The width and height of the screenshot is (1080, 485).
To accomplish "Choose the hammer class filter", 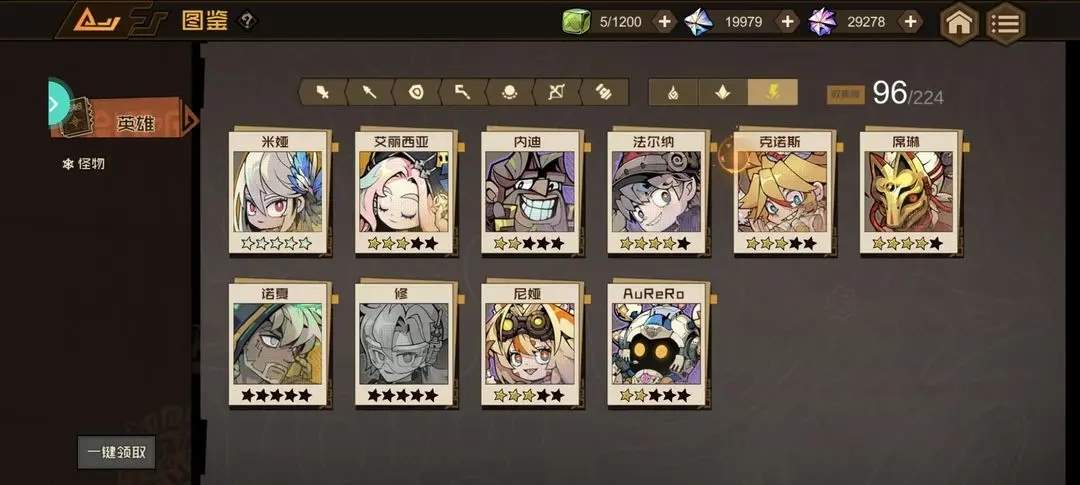I will coord(463,92).
